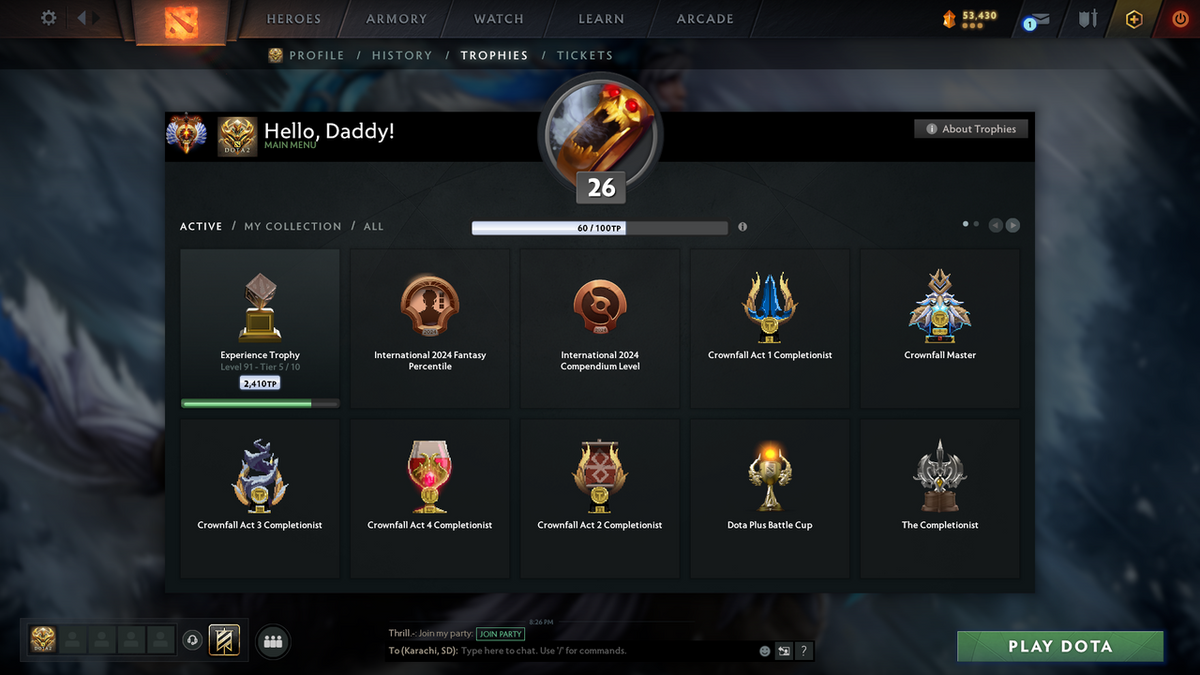The height and width of the screenshot is (675, 1200).
Task: Show All trophies filter
Action: point(374,227)
